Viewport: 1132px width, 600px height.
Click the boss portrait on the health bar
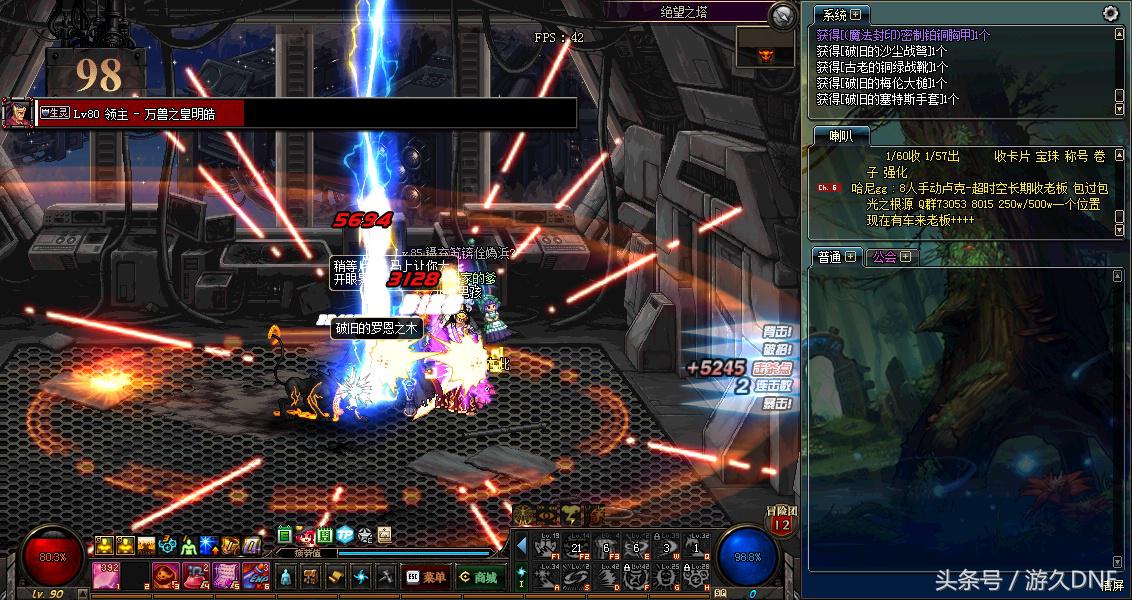click(15, 112)
